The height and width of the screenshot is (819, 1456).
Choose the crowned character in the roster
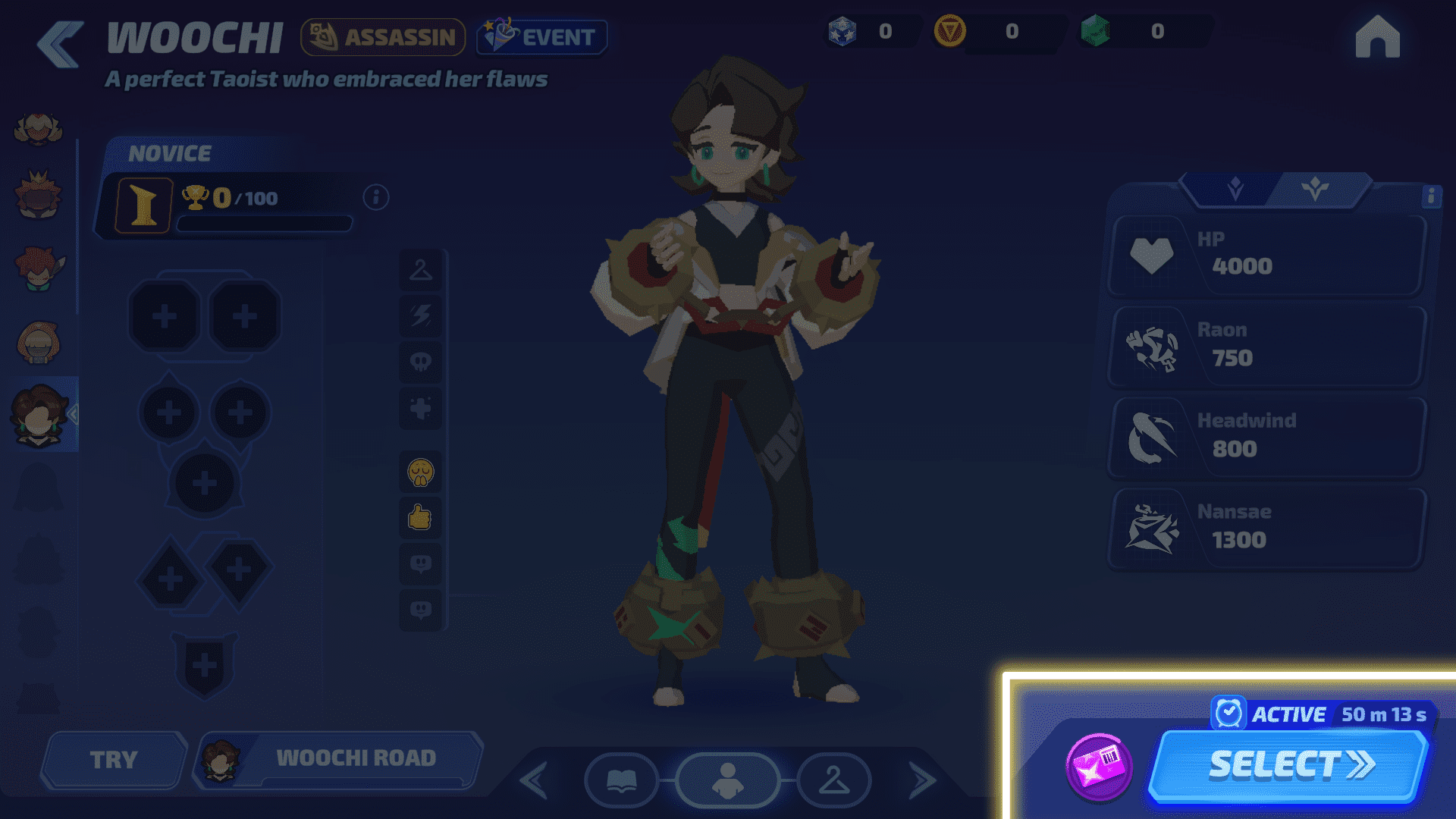tap(38, 196)
